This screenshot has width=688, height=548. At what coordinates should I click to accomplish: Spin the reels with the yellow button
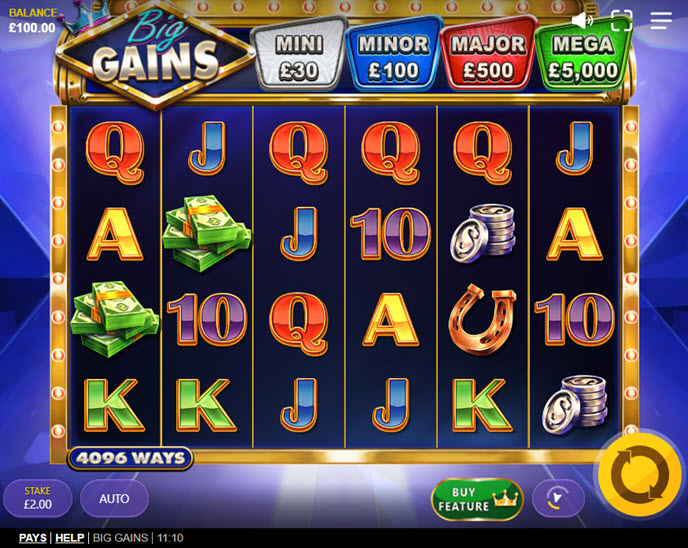click(639, 475)
